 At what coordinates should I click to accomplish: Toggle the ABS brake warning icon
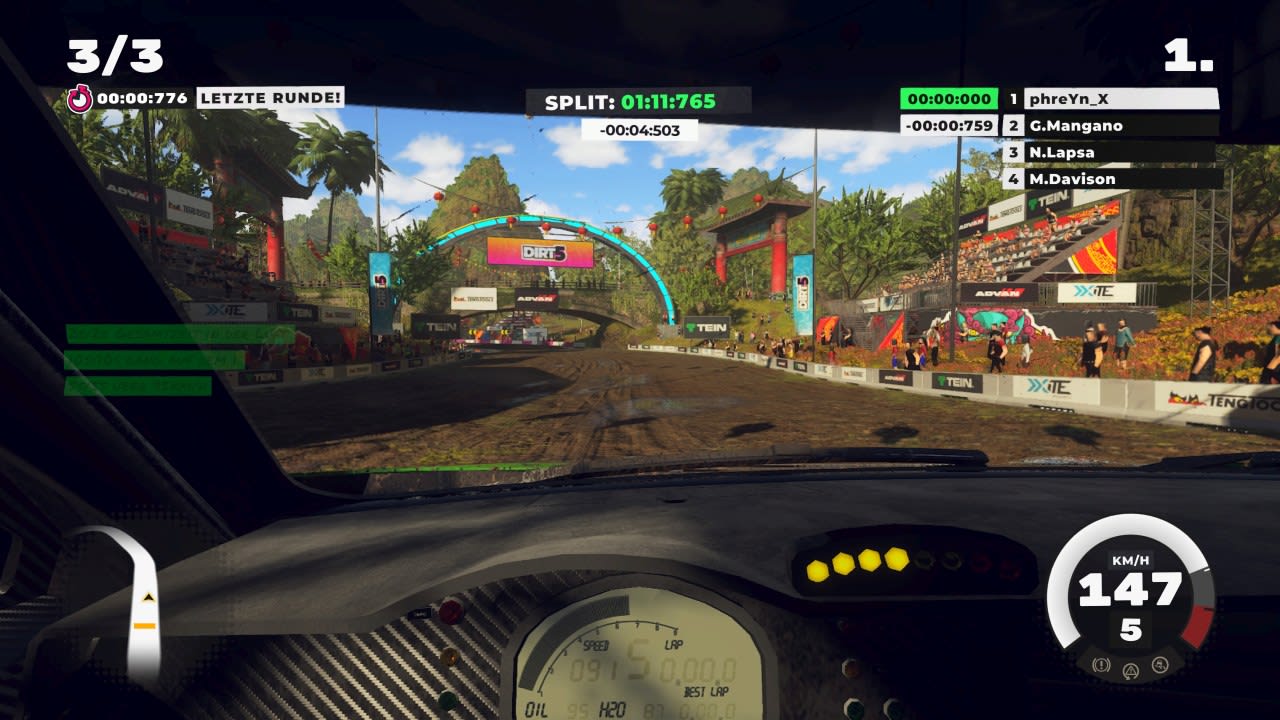pos(1102,664)
